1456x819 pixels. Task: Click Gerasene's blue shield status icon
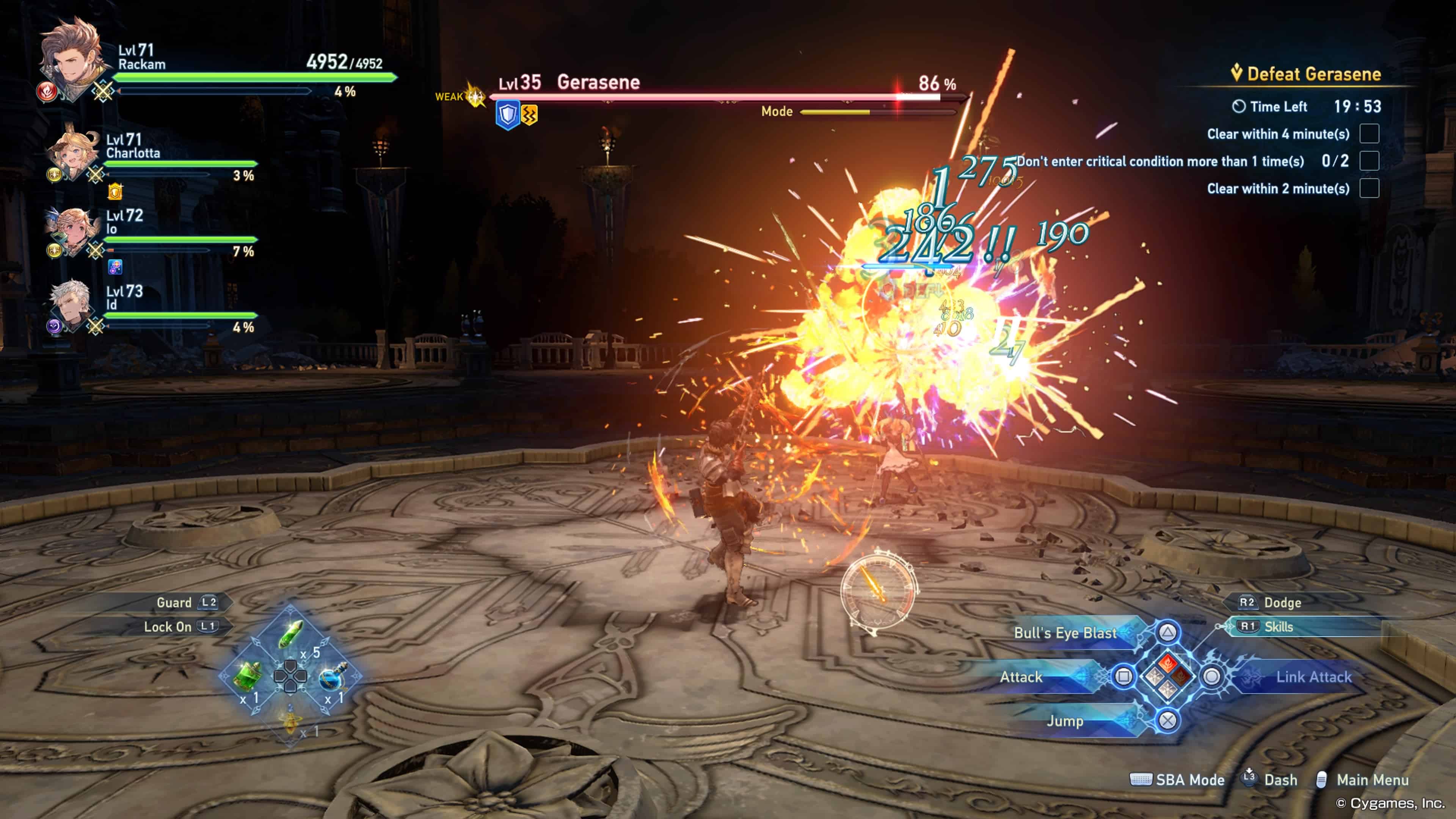click(x=507, y=115)
